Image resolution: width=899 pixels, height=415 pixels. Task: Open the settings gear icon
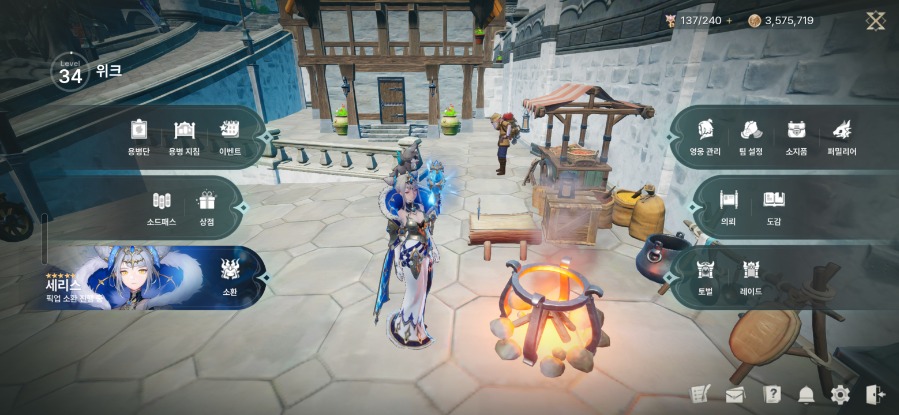click(x=840, y=395)
